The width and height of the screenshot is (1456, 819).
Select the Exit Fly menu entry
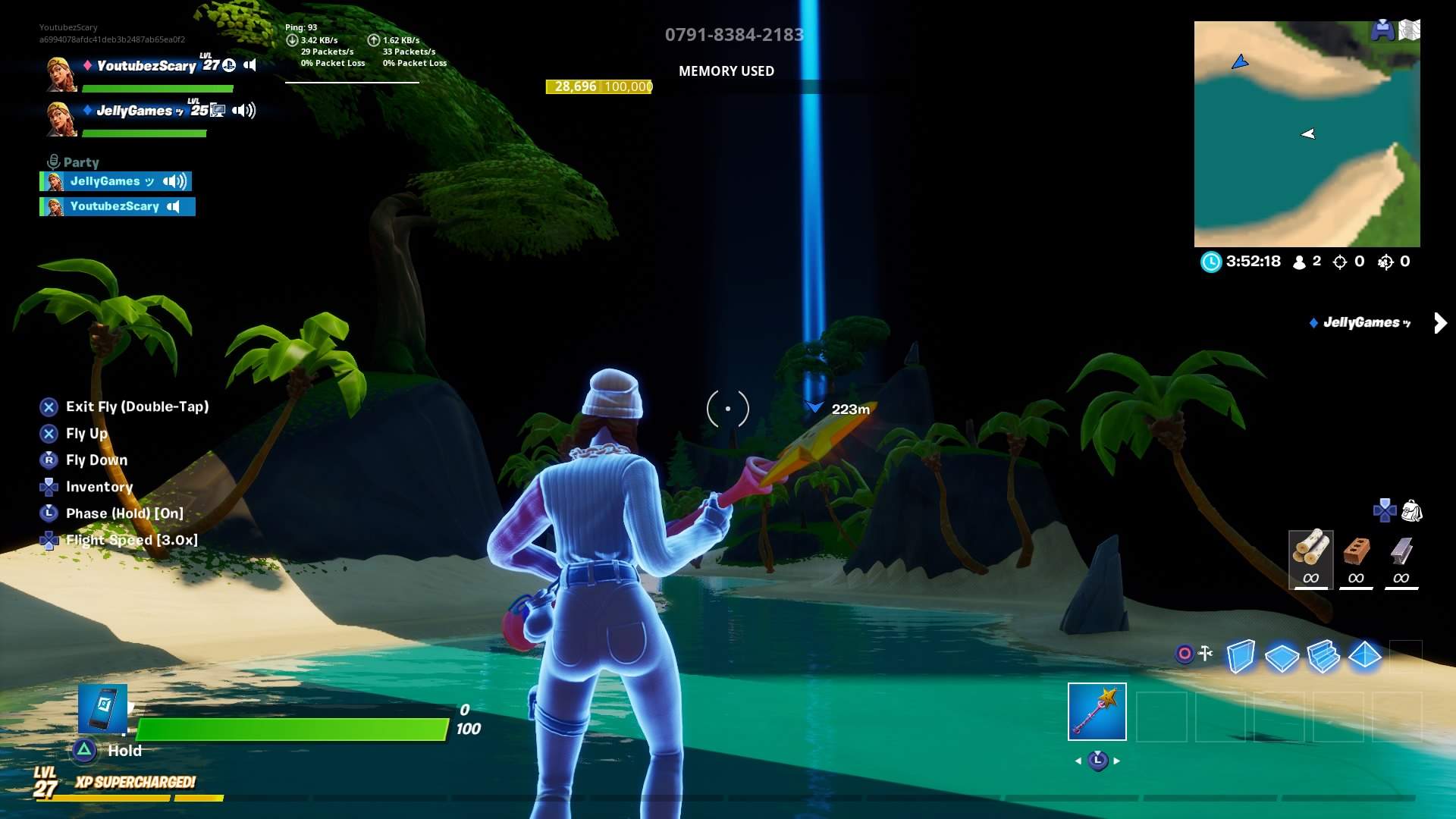[x=136, y=406]
